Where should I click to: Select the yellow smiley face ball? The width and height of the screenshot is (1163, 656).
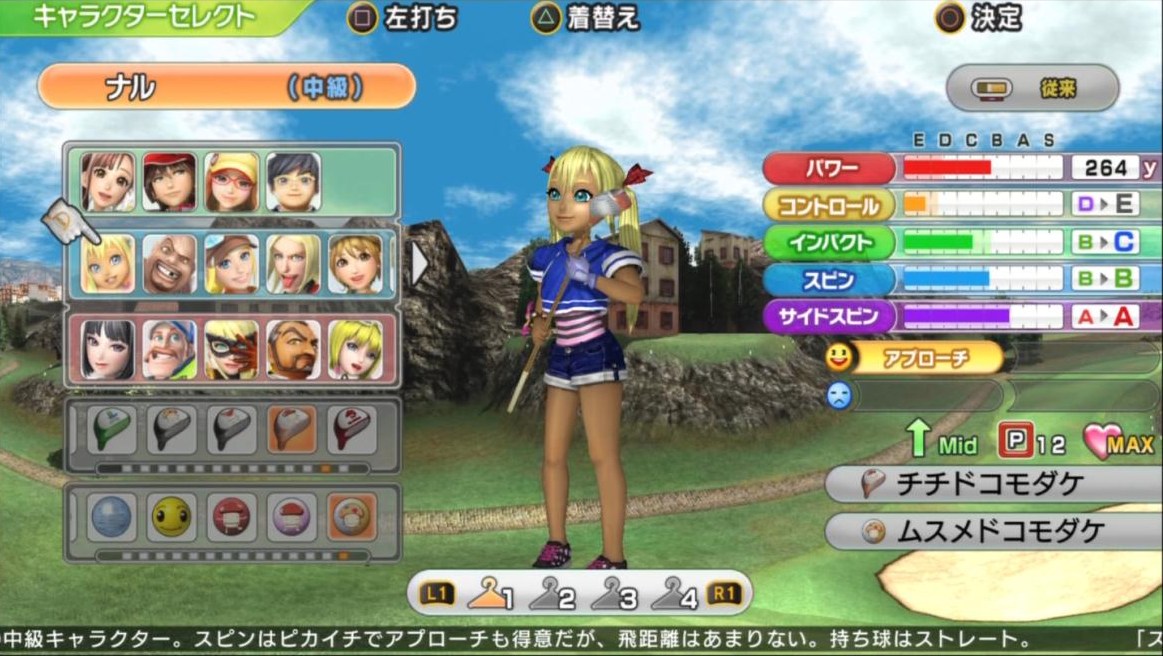(x=172, y=517)
